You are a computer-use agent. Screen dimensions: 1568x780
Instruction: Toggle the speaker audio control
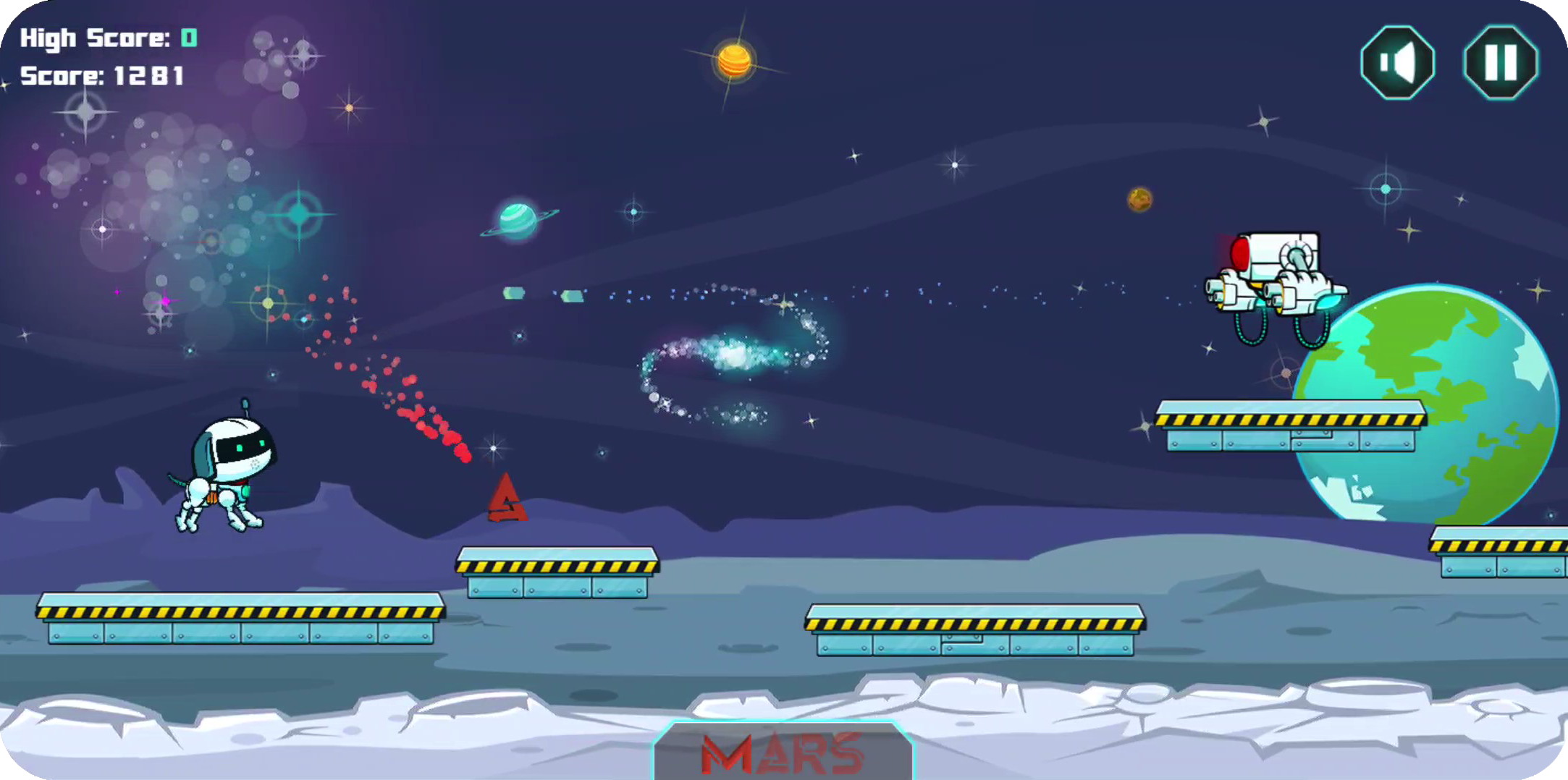tap(1397, 62)
